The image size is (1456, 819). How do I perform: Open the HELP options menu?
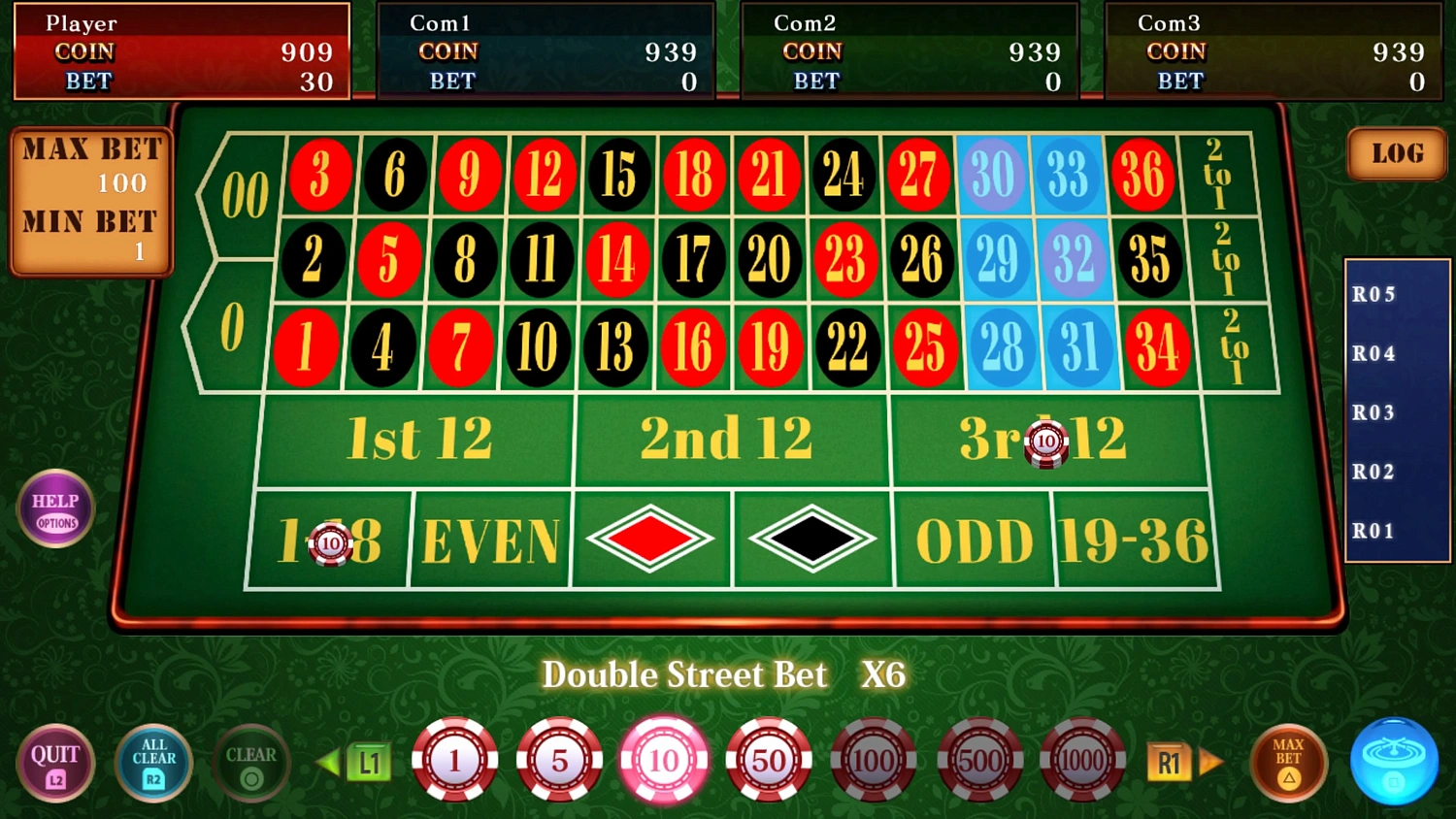(54, 508)
